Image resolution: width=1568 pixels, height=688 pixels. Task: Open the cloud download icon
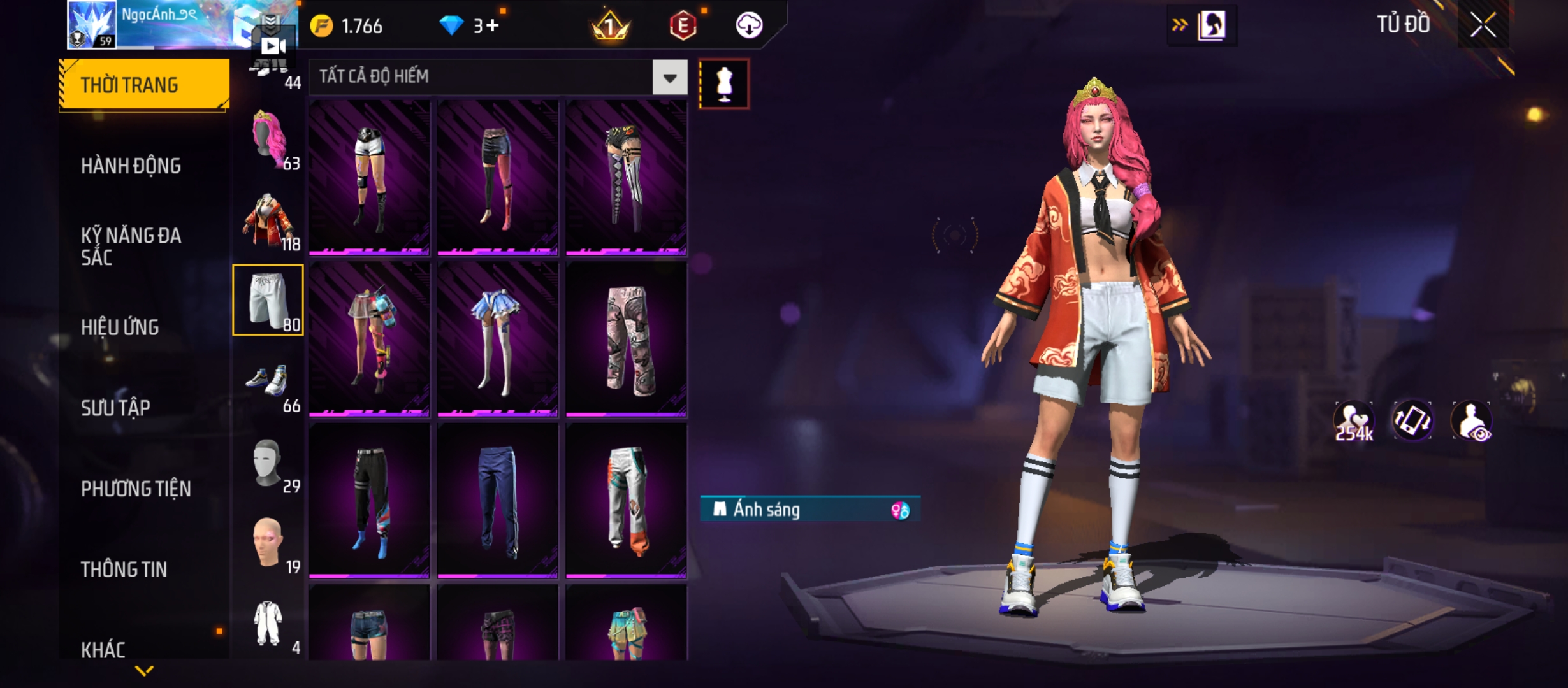(x=749, y=25)
